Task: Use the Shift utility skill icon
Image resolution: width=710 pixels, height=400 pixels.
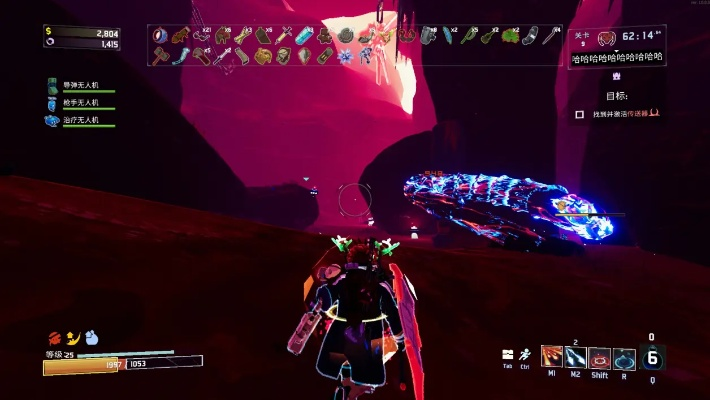Action: pos(600,358)
